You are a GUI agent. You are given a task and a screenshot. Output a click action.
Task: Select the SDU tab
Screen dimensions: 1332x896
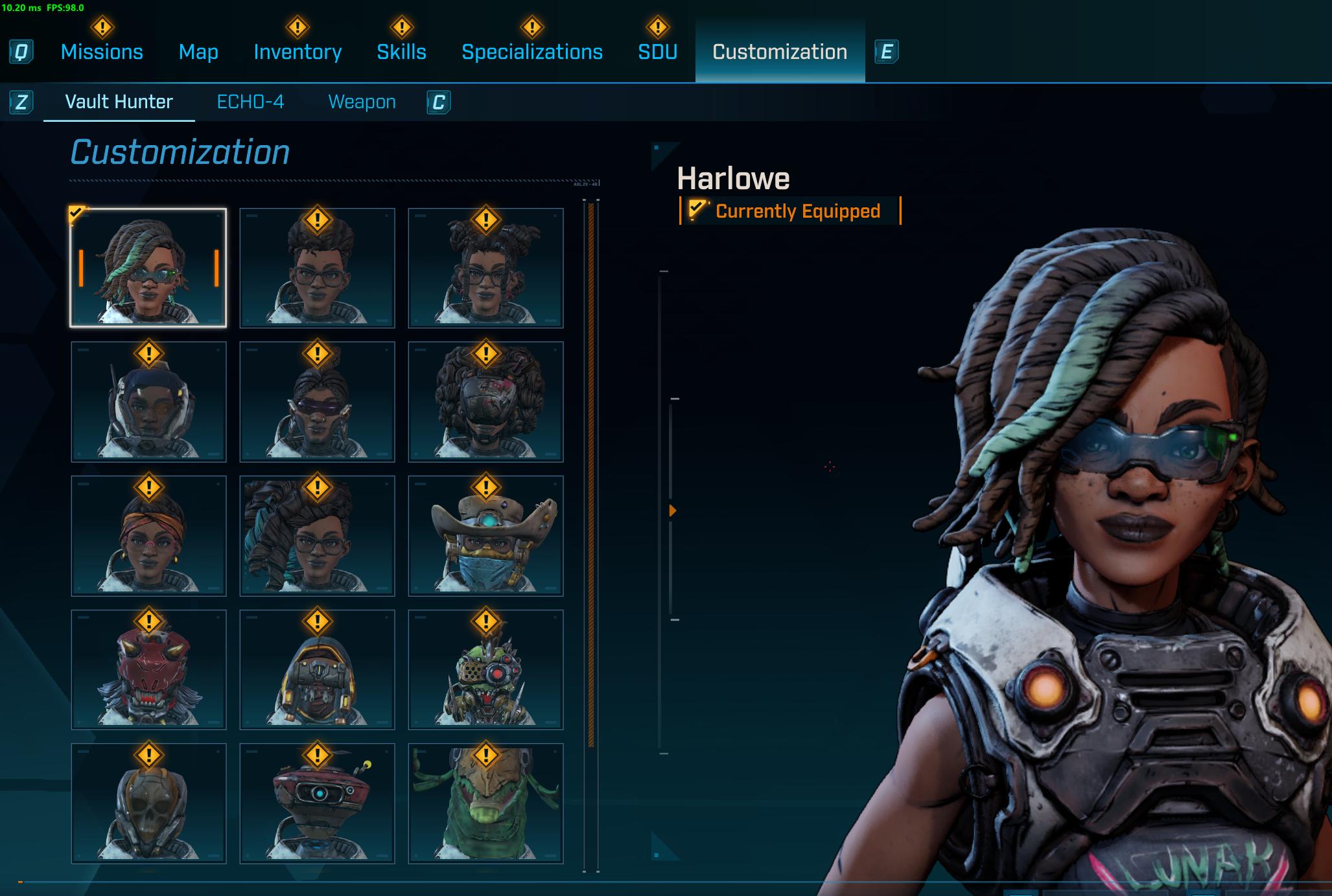(x=657, y=52)
